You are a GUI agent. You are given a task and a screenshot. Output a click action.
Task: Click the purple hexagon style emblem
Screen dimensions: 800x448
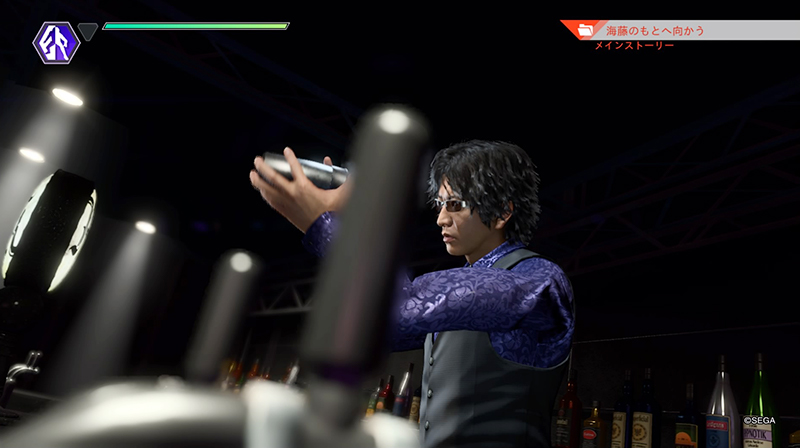tap(56, 42)
